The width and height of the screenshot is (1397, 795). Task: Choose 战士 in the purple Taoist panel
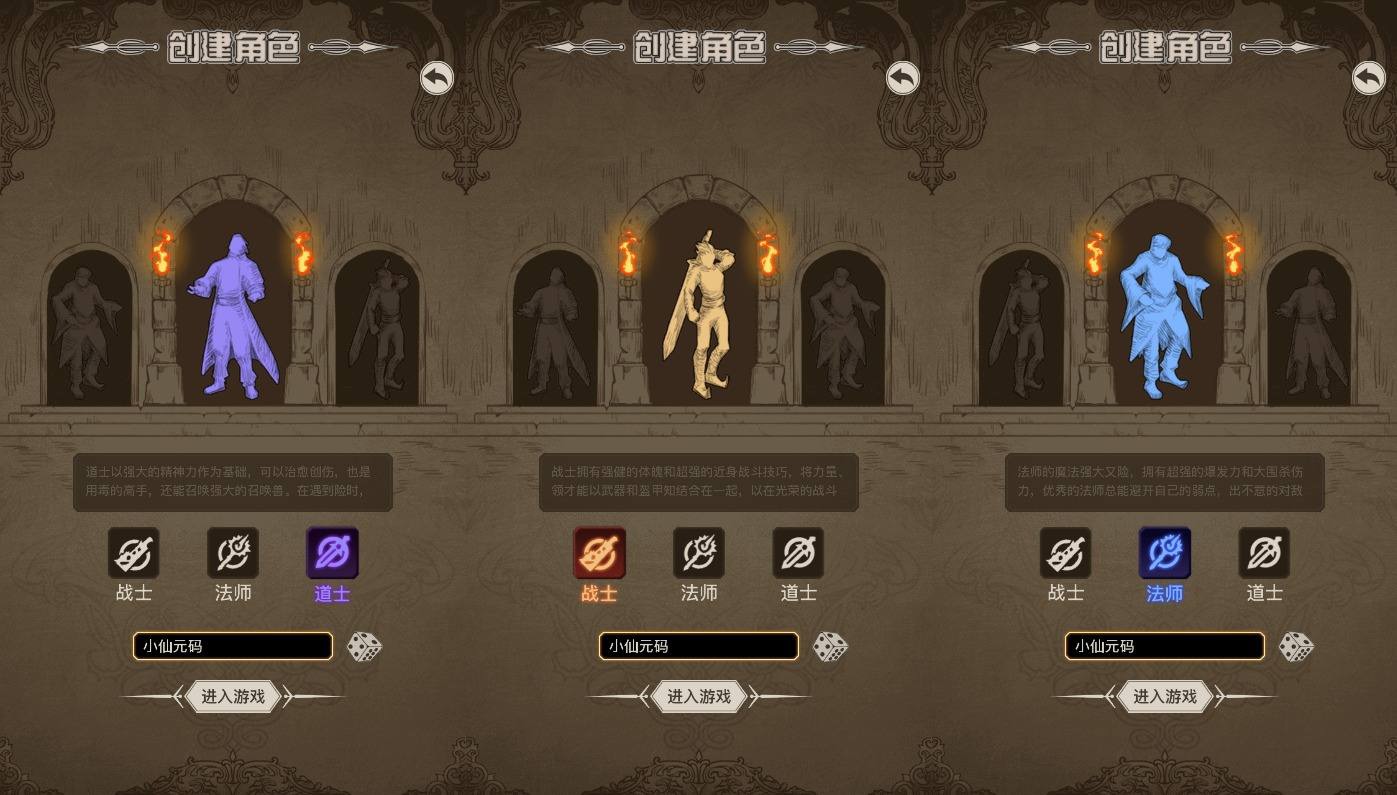[134, 553]
